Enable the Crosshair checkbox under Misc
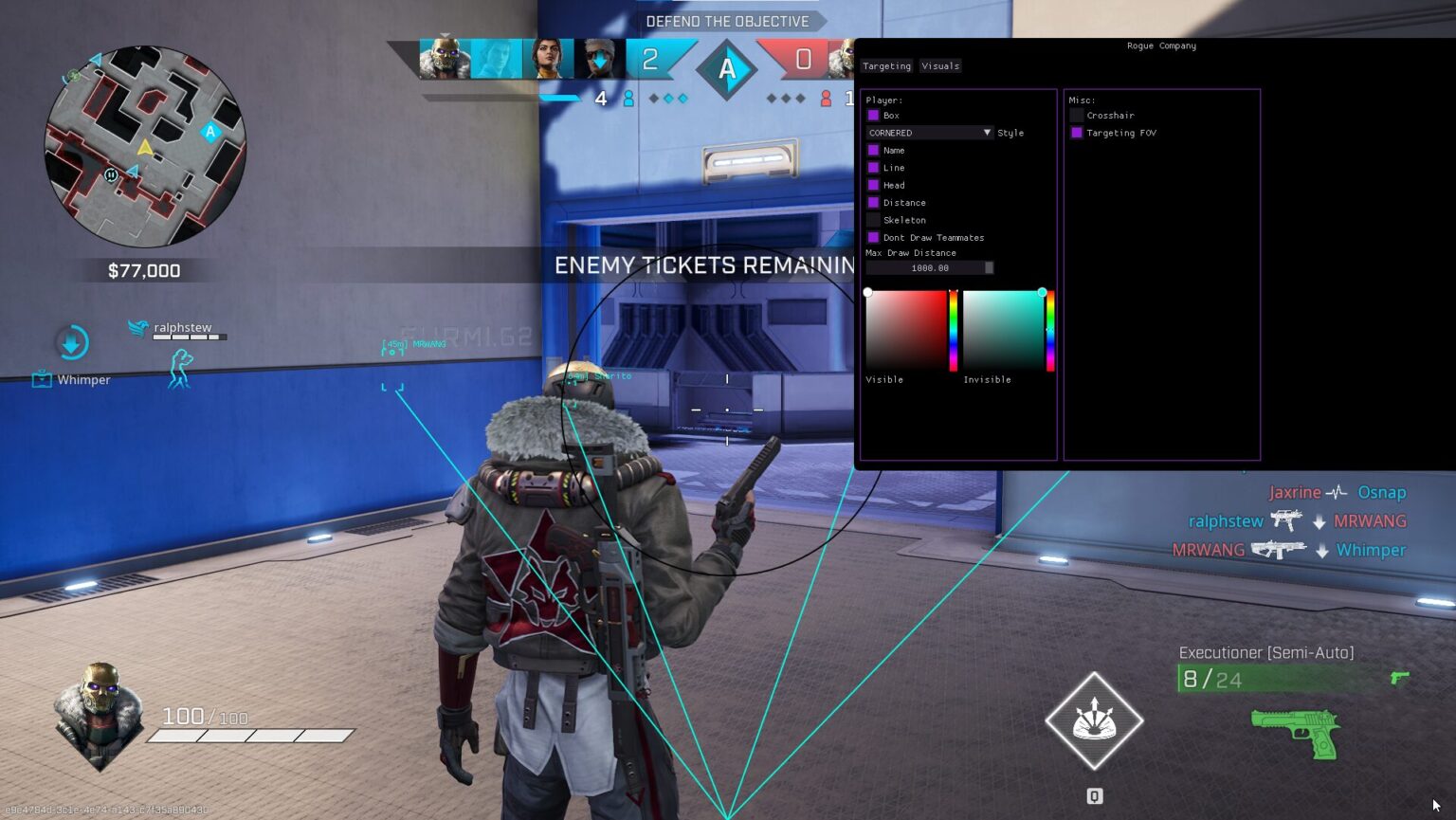1456x820 pixels. point(1076,115)
